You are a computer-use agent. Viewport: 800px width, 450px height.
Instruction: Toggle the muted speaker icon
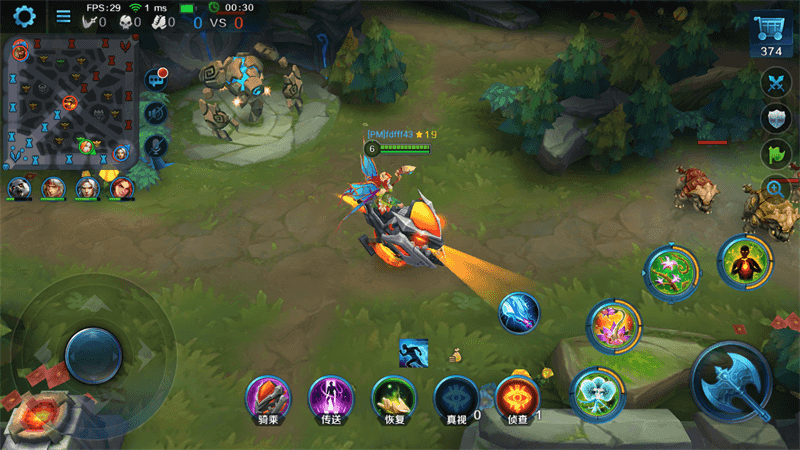pyautogui.click(x=155, y=113)
